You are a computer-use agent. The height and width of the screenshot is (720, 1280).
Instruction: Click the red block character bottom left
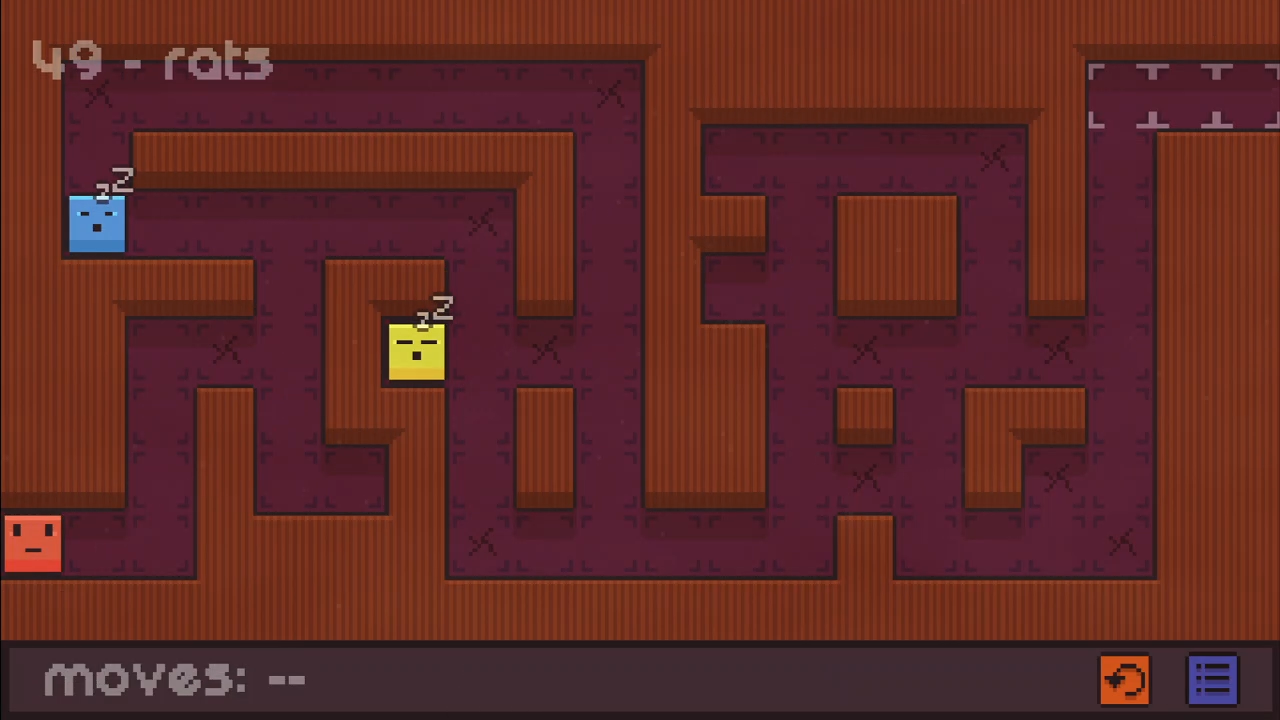32,543
